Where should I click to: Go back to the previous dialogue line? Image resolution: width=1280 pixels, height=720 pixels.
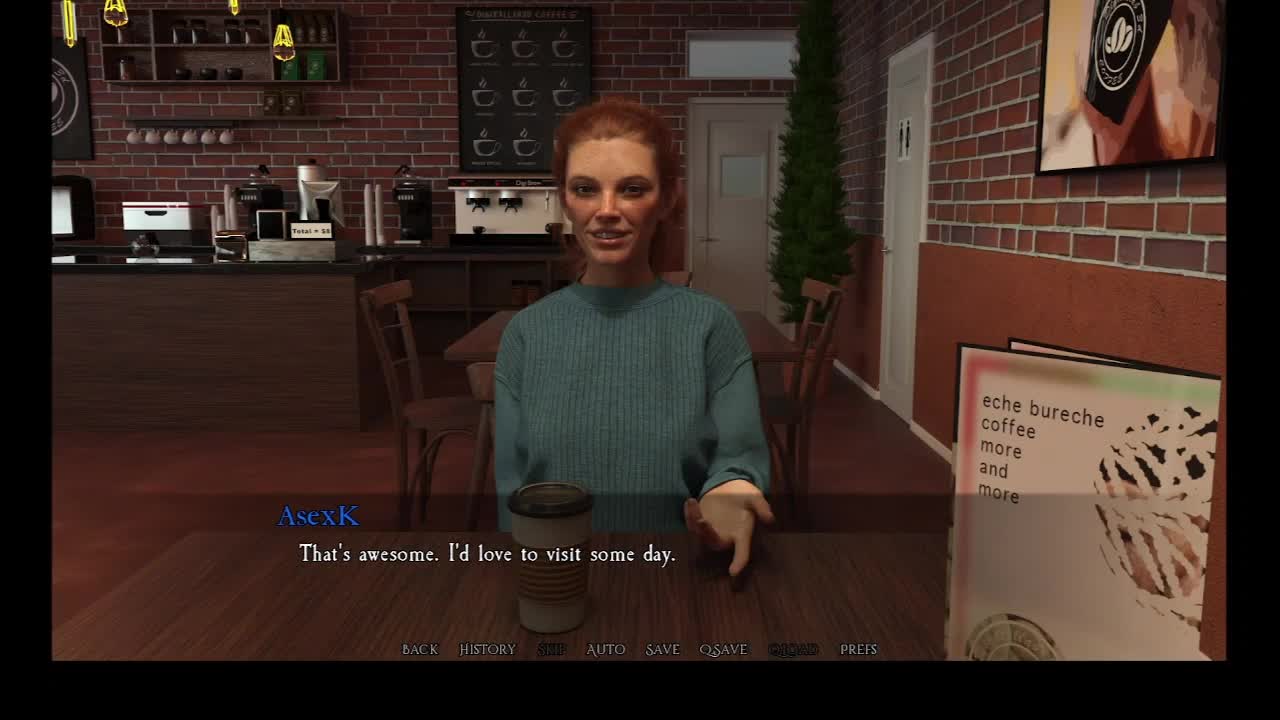click(x=420, y=649)
